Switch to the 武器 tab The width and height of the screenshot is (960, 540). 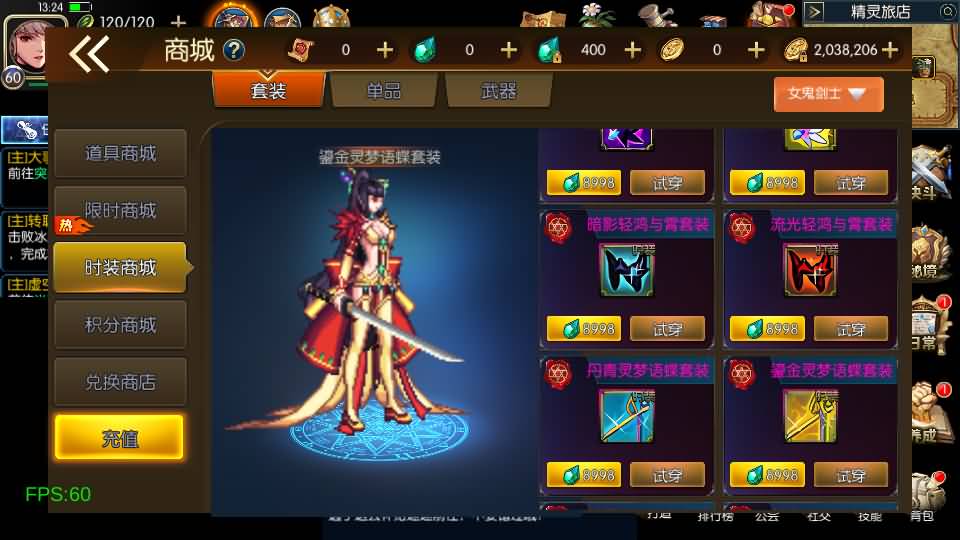499,91
